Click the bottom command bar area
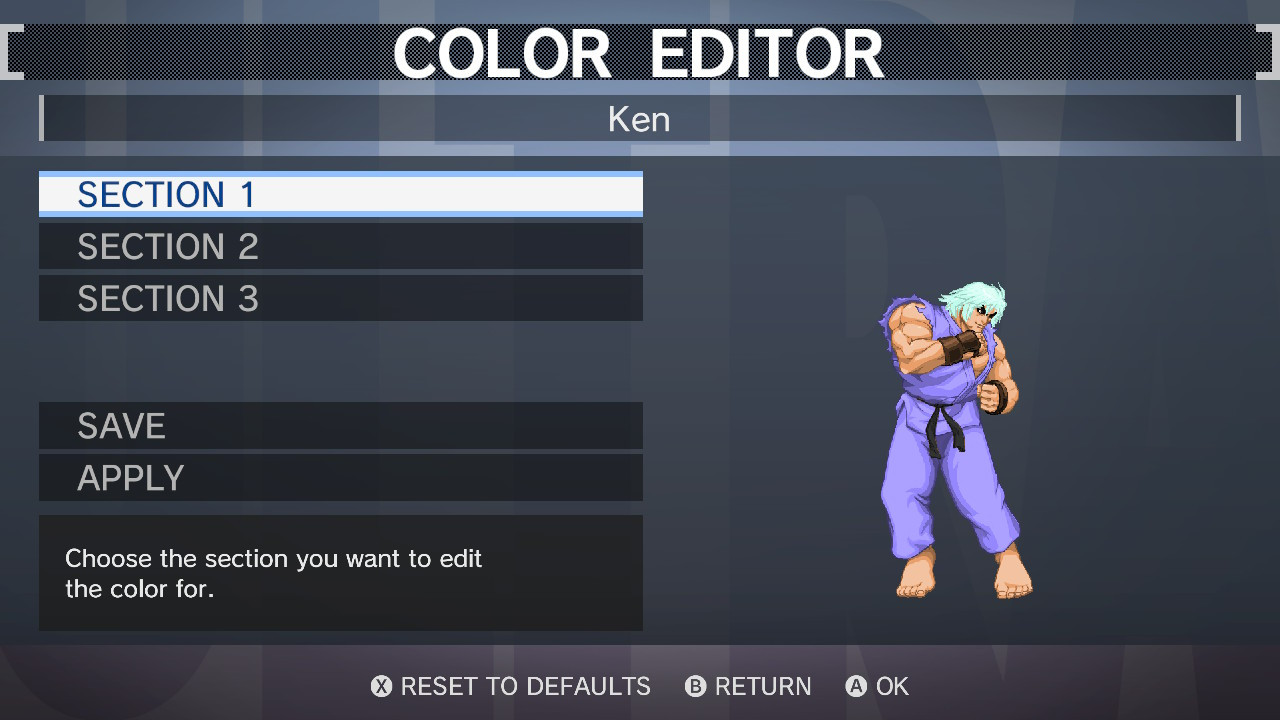Screen dimensions: 1280x720 pos(640,687)
